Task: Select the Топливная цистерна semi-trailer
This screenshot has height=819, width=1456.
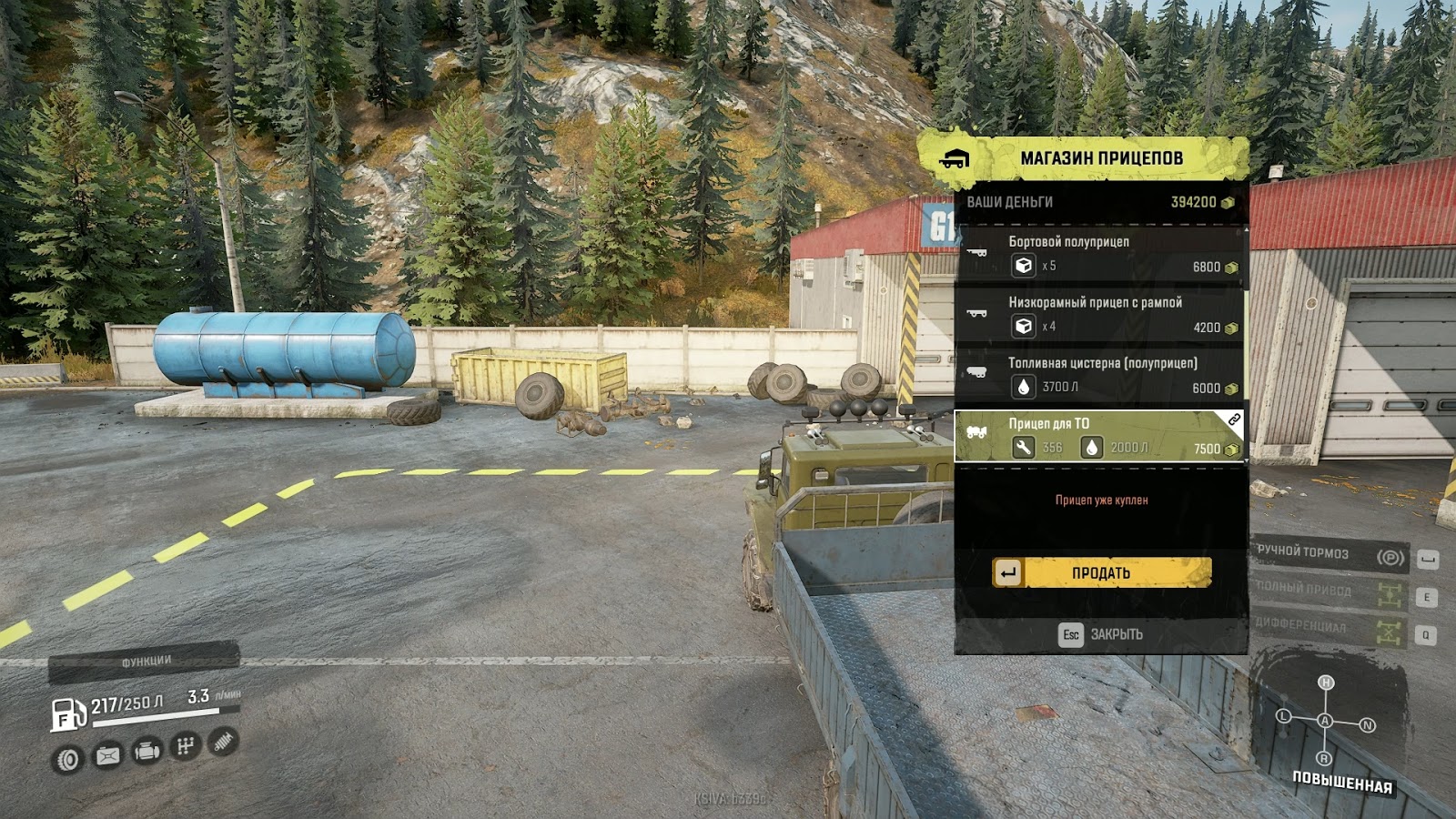Action: click(x=1099, y=376)
